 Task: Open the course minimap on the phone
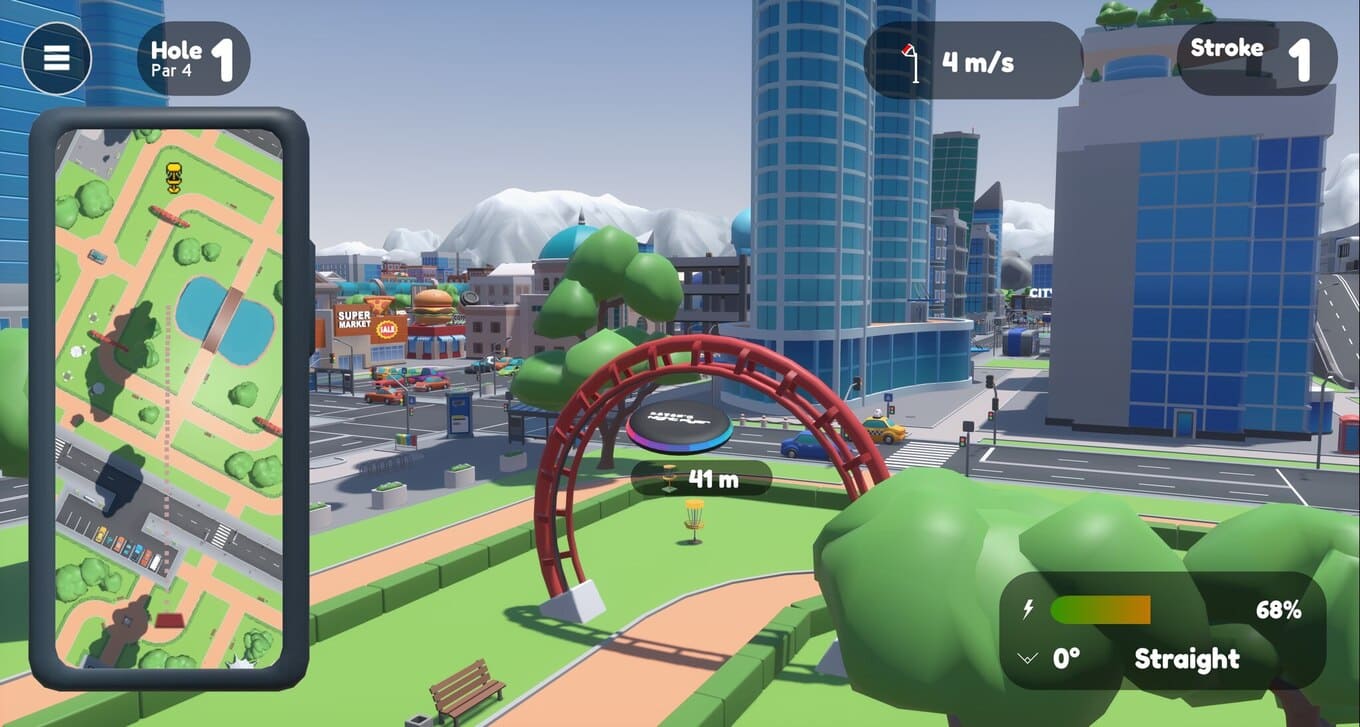point(169,398)
